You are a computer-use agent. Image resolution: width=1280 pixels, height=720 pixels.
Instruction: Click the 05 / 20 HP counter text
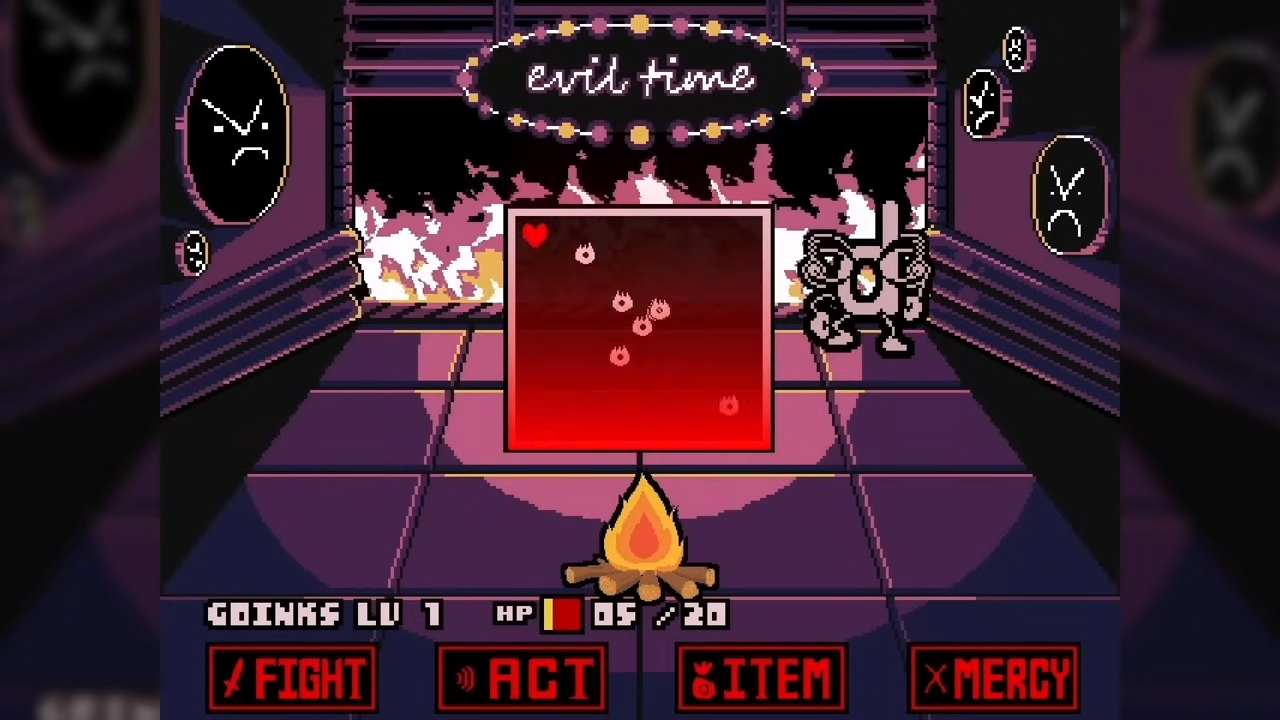point(660,615)
